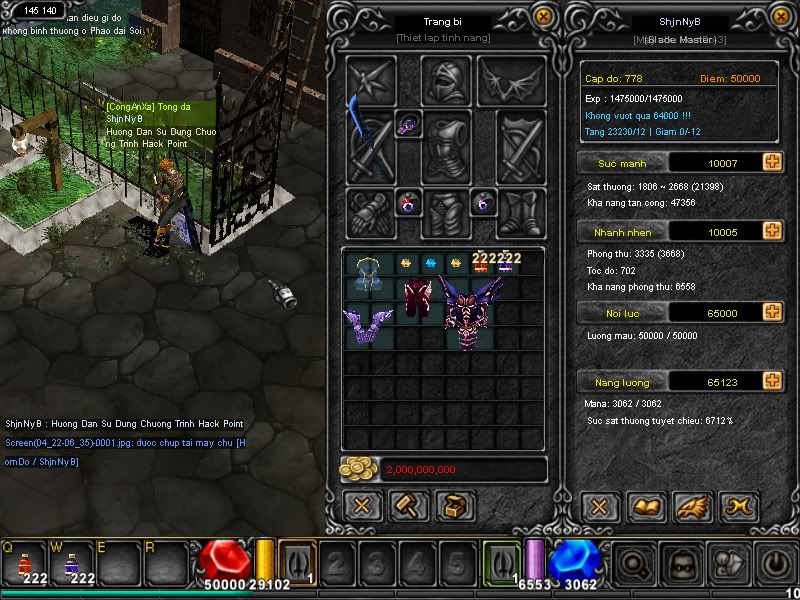Click the power button on the bar
This screenshot has width=800, height=600.
point(777,565)
